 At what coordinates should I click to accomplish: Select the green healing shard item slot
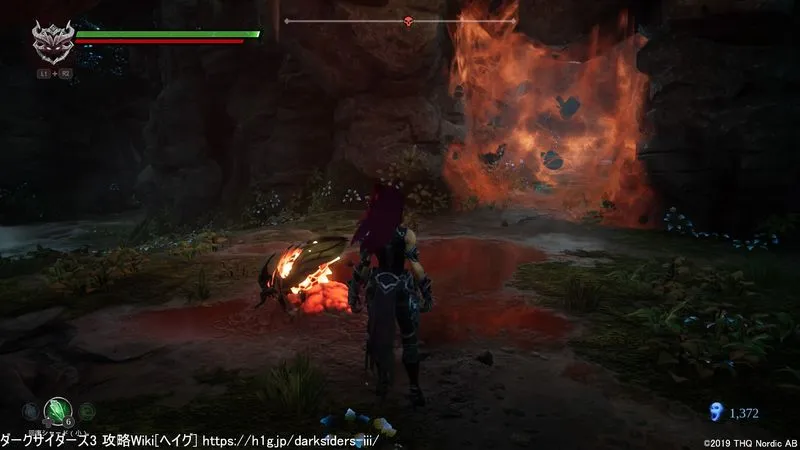(x=56, y=410)
